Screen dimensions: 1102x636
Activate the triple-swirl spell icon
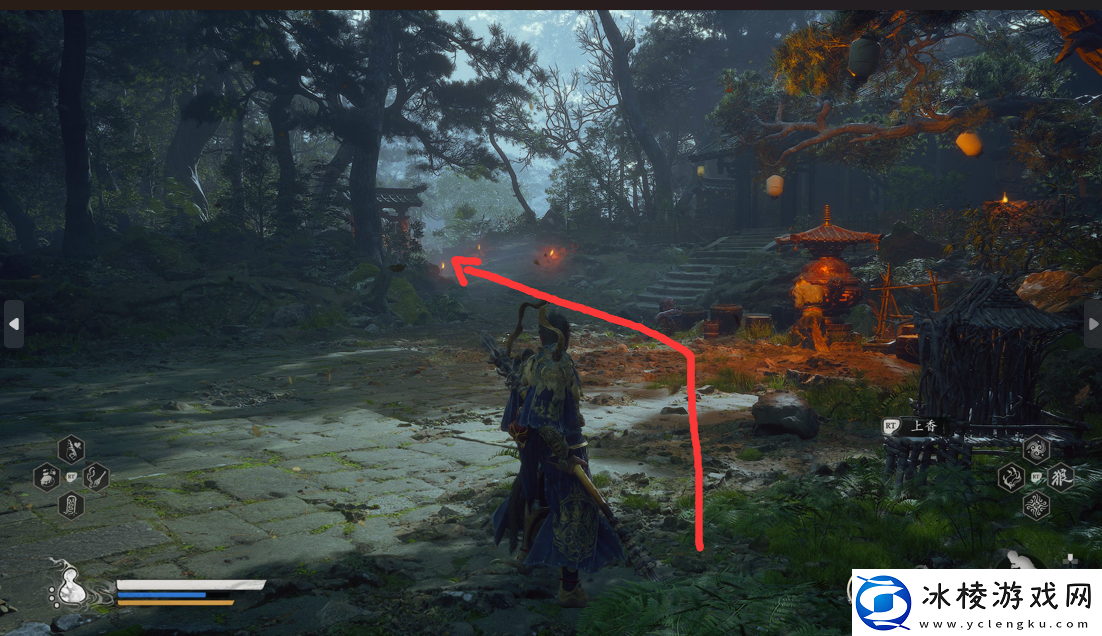pos(1036,449)
